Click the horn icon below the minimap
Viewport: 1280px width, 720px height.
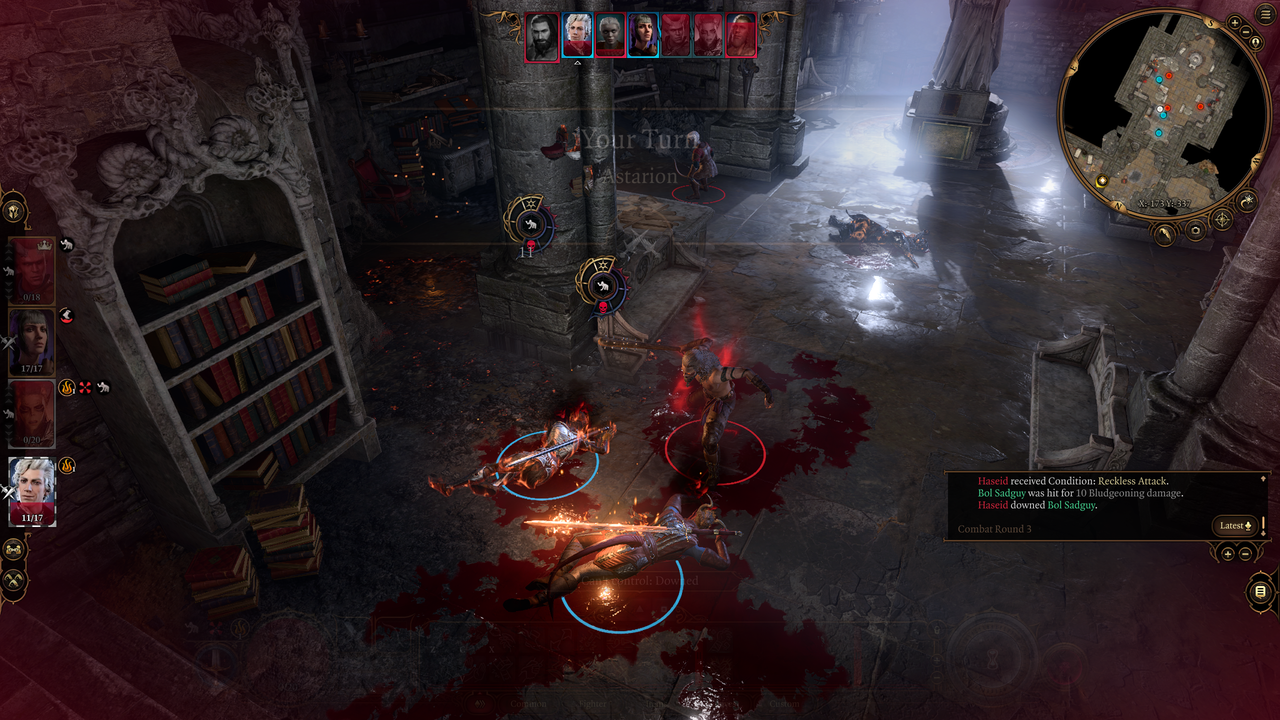pyautogui.click(x=1165, y=234)
